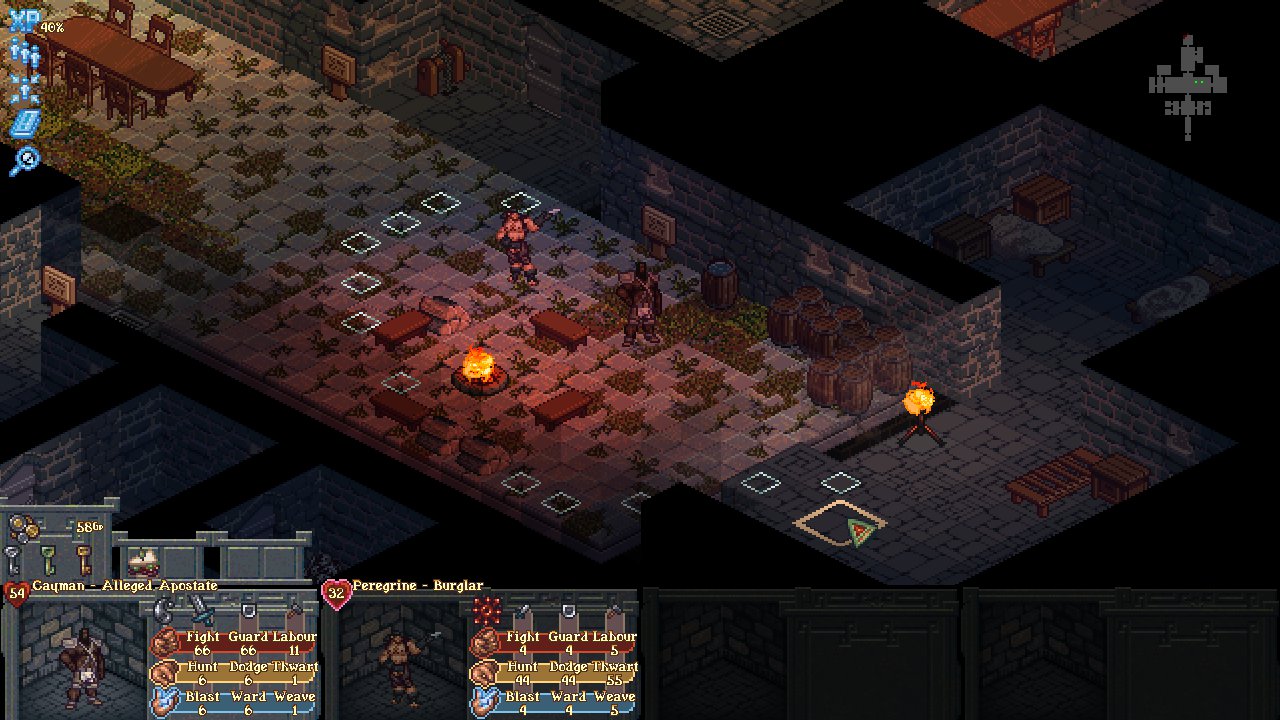Viewport: 1280px width, 720px height.
Task: Choose Peregrine's yellow hand Hunt stat row
Action: [554, 673]
